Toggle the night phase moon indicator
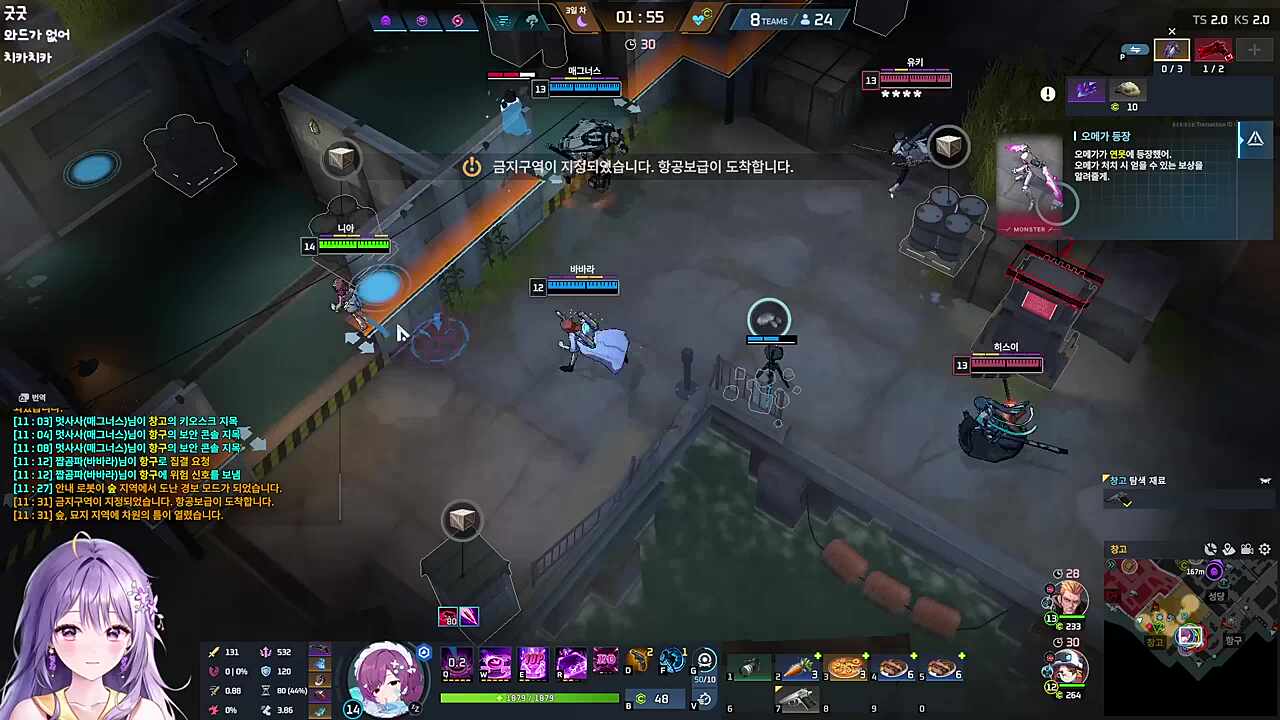This screenshot has width=1280, height=720. [x=583, y=22]
